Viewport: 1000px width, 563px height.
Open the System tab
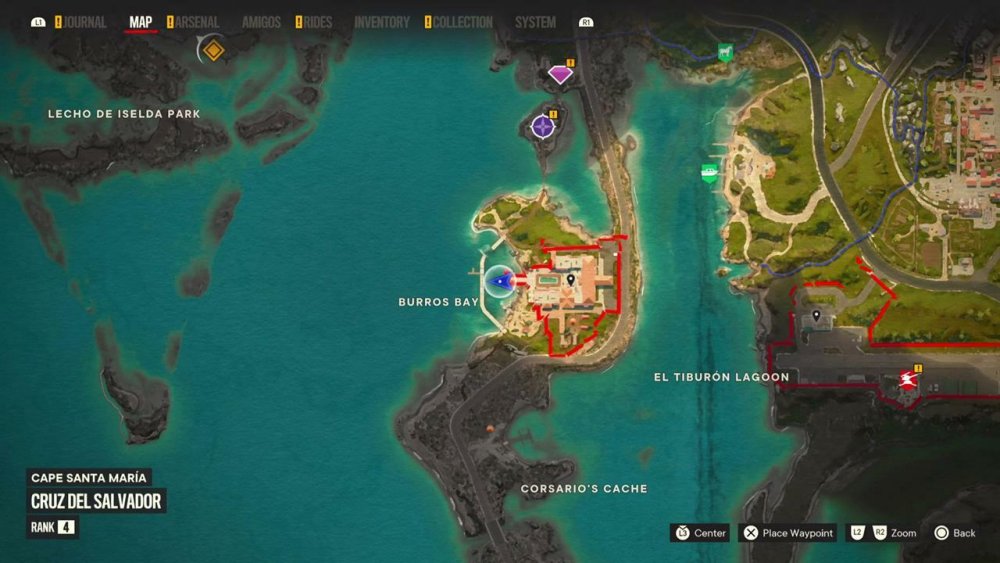pos(536,22)
